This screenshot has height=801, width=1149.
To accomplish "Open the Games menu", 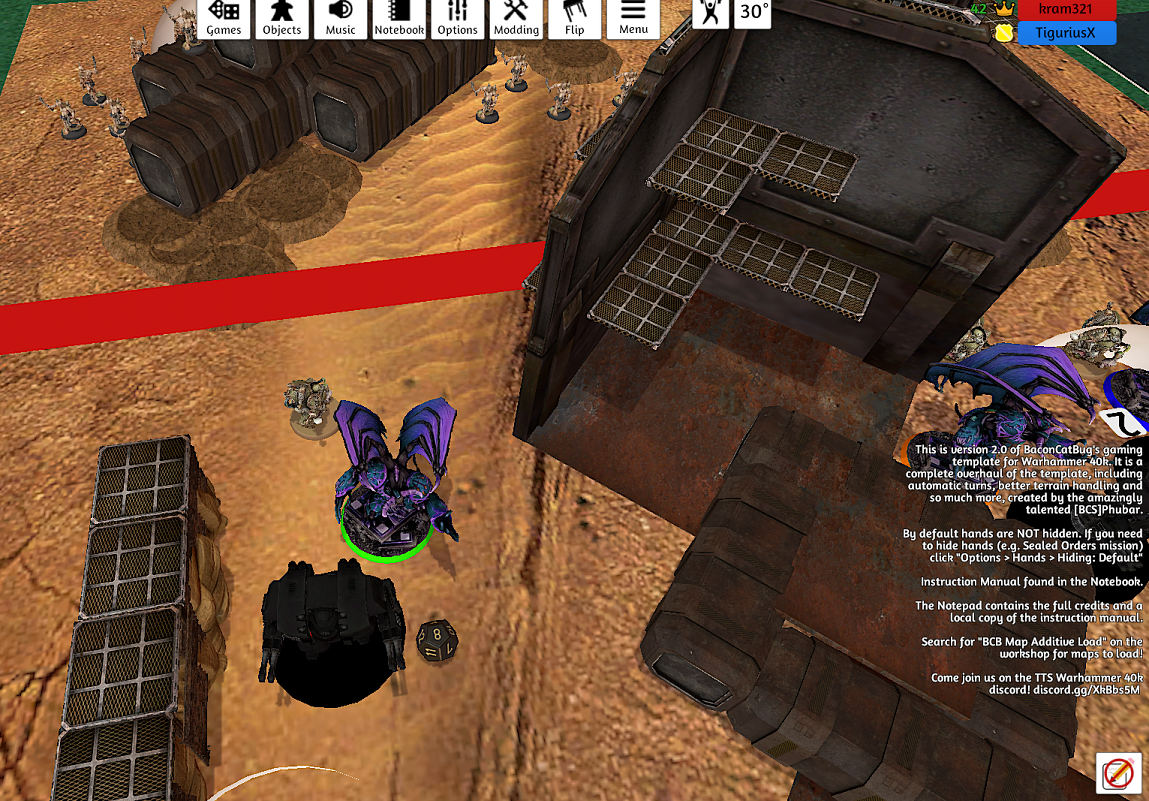I will (x=224, y=18).
